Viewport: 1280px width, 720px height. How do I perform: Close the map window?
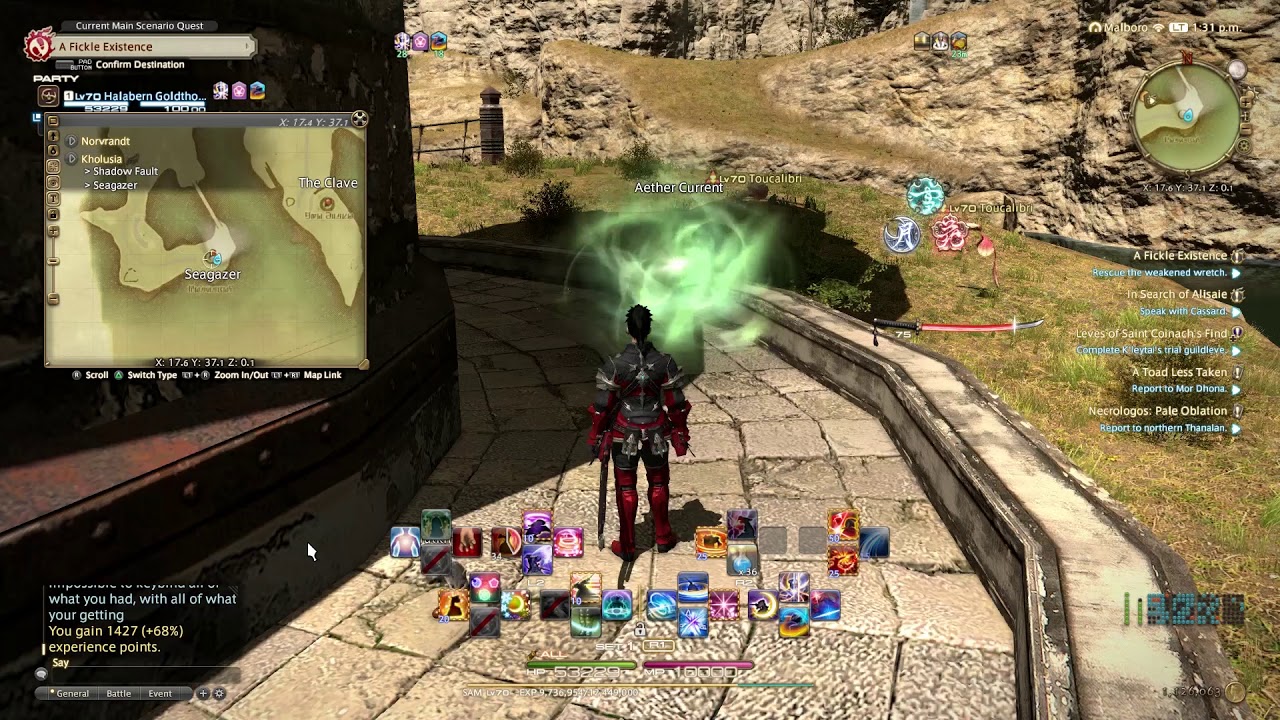(360, 120)
